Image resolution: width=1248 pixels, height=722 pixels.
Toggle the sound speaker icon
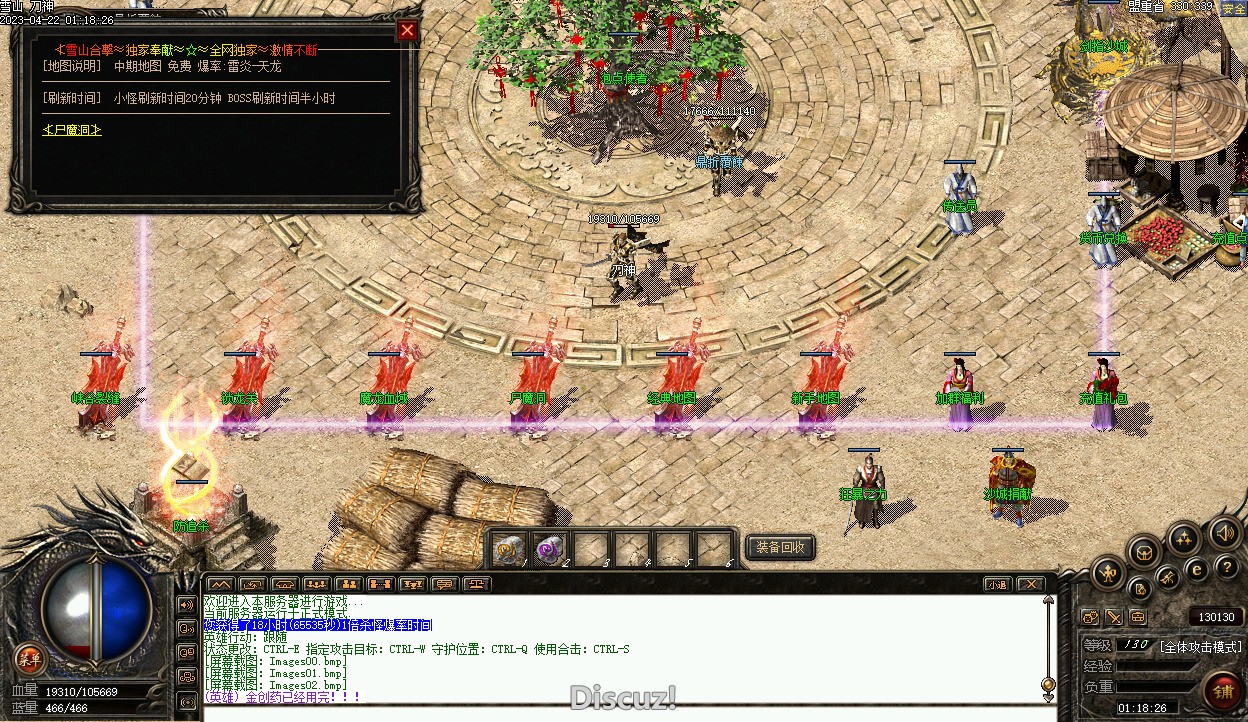1224,532
